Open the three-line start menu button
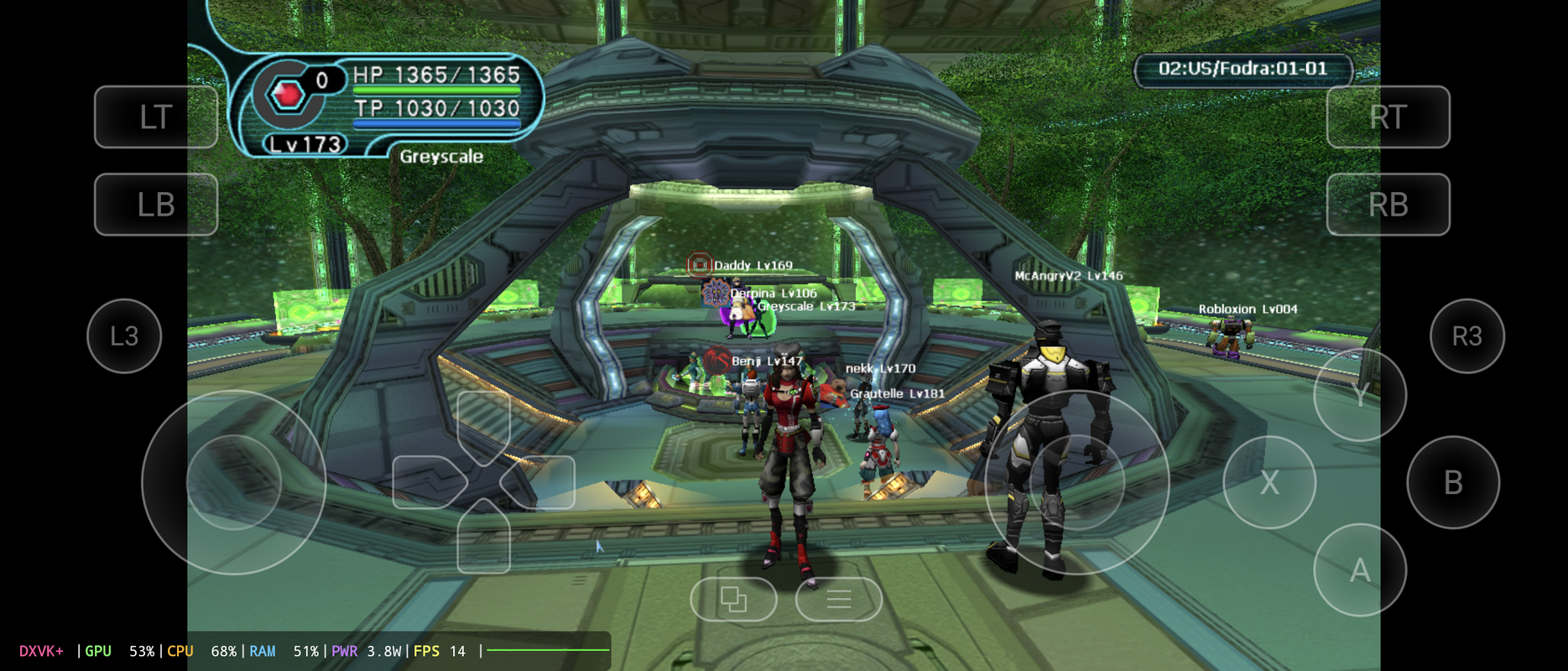Viewport: 1568px width, 671px height. coord(838,599)
